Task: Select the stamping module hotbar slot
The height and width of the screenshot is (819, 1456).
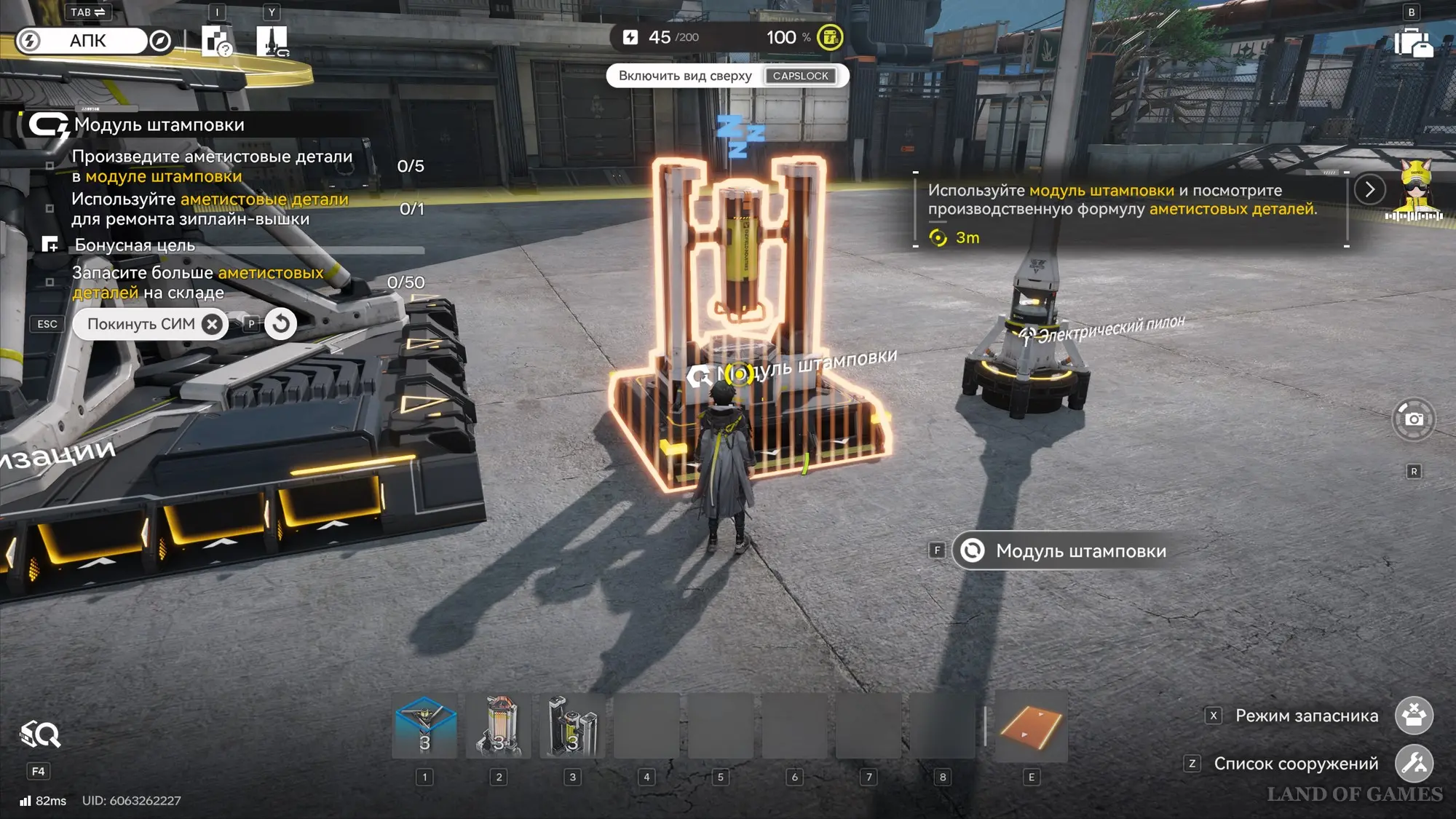Action: point(573,726)
